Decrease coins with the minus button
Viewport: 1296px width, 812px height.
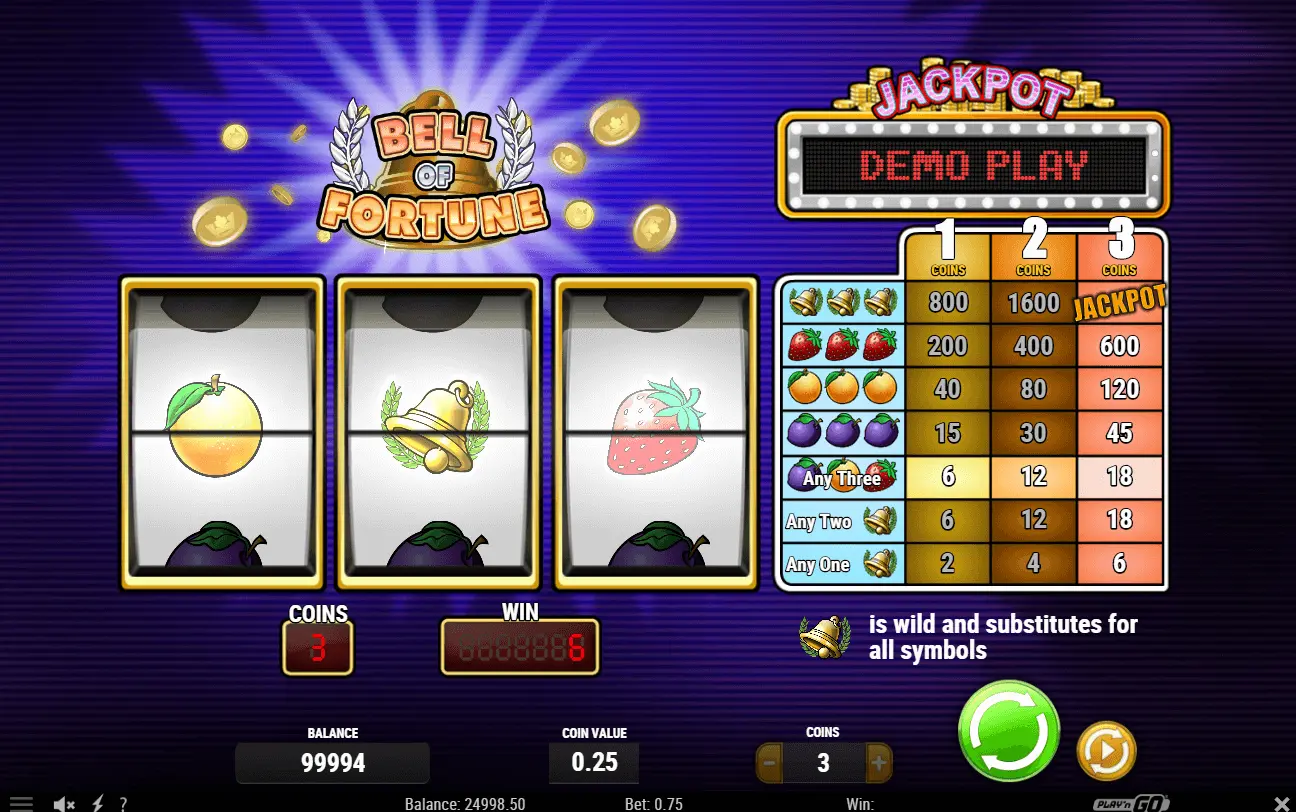coord(769,763)
